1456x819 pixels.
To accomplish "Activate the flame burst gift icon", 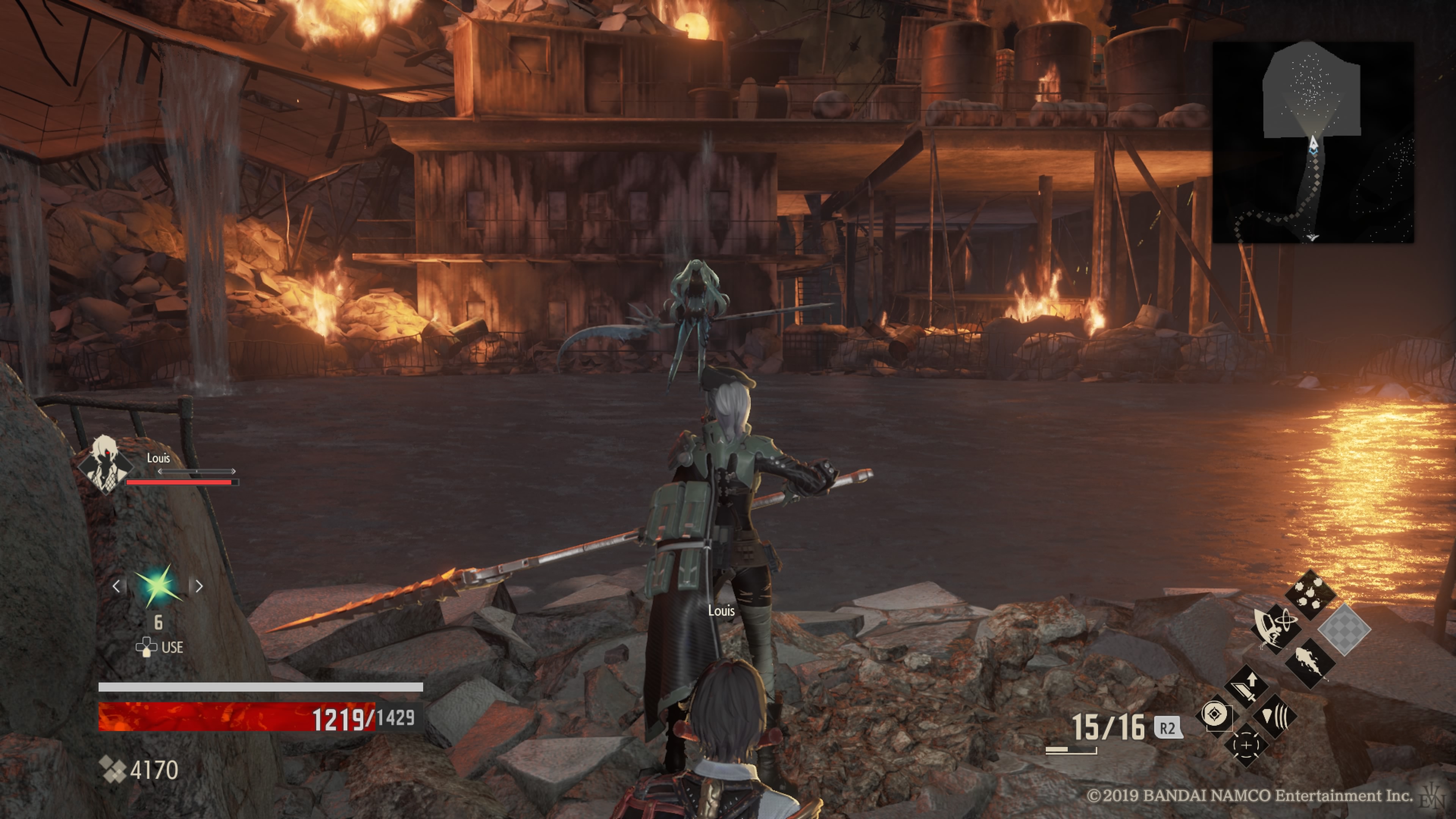I will click(1310, 662).
